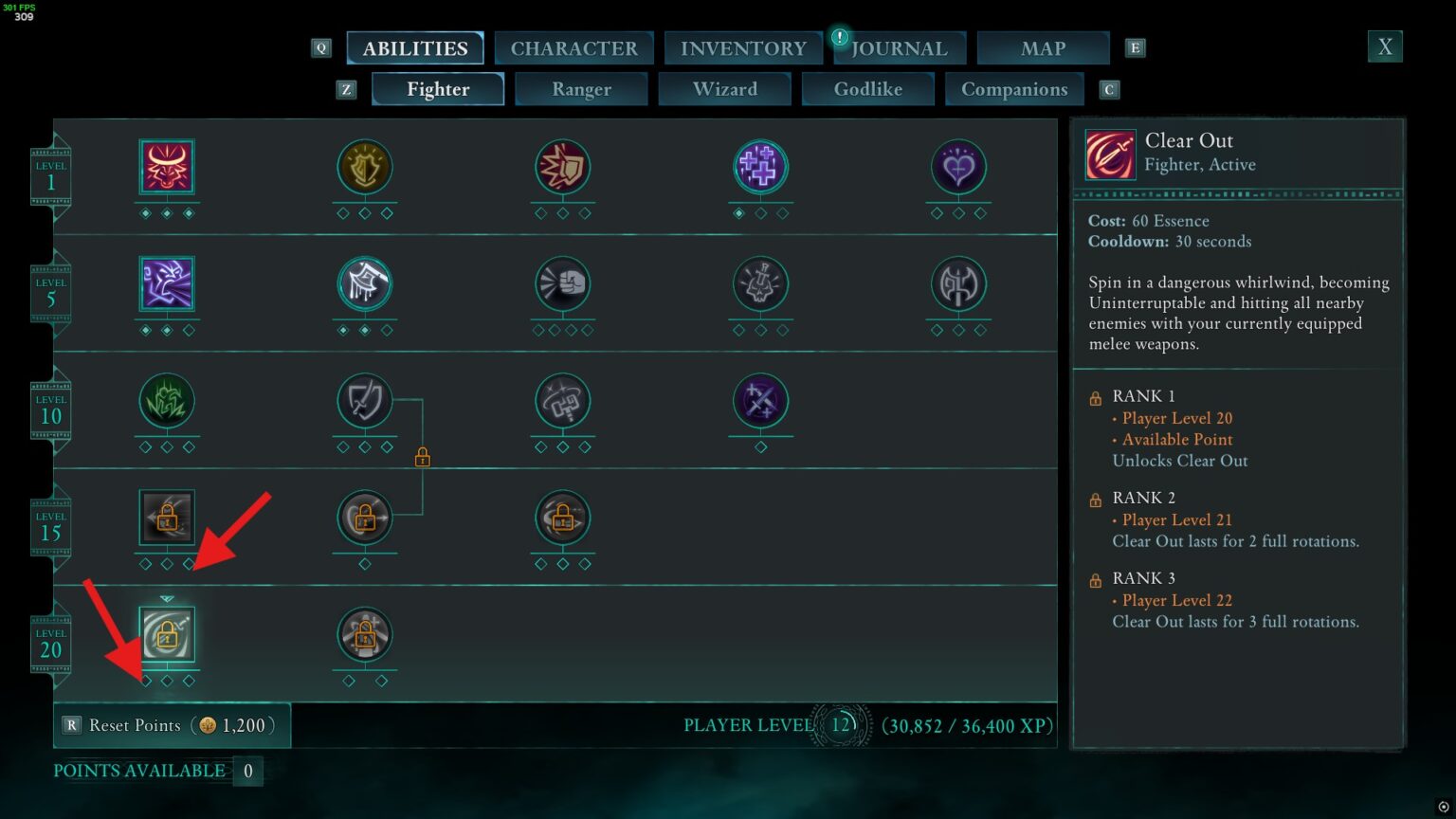Open the Ranger class tab

click(581, 88)
